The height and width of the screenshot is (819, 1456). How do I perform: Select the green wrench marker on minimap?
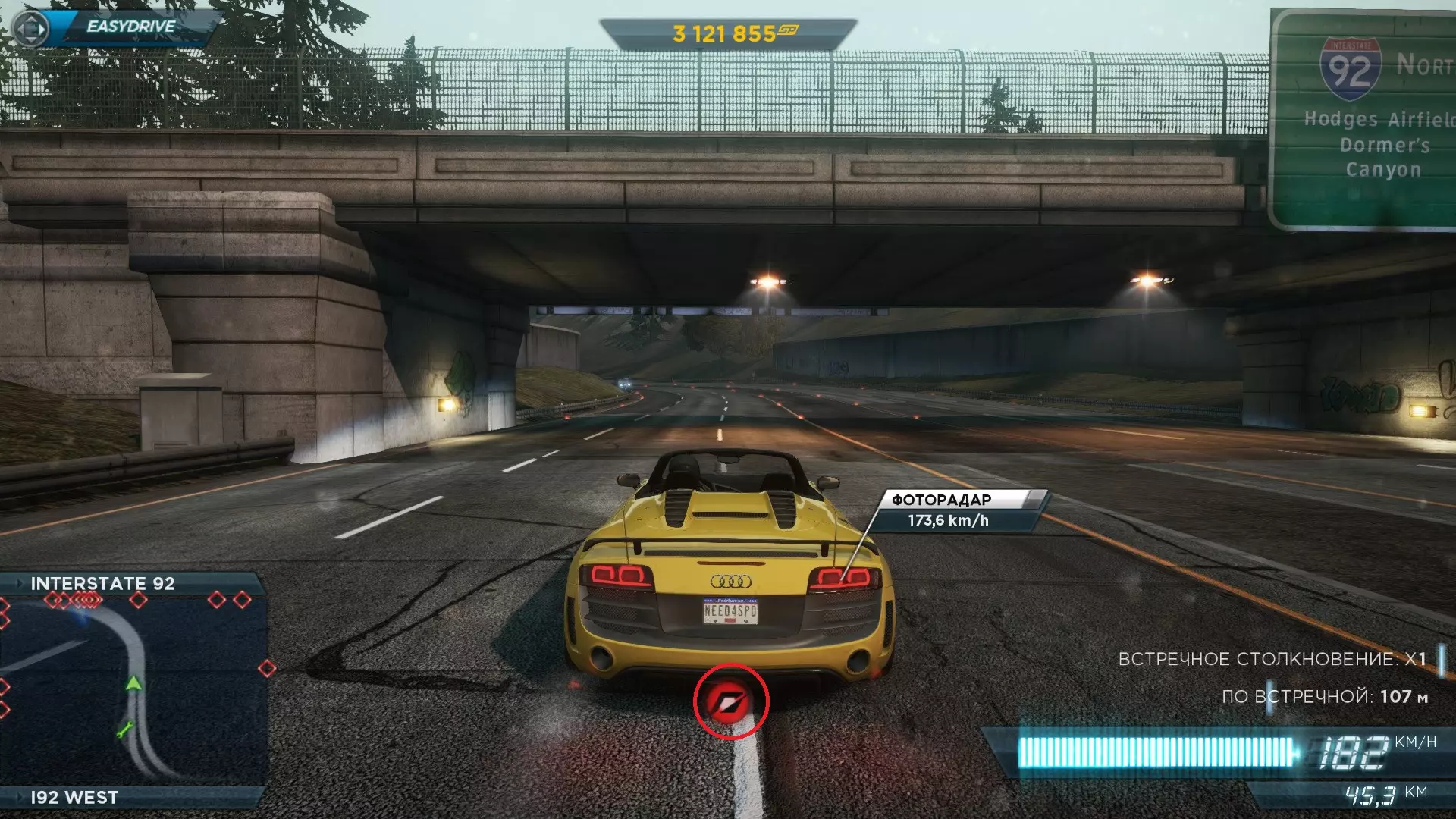[x=125, y=730]
